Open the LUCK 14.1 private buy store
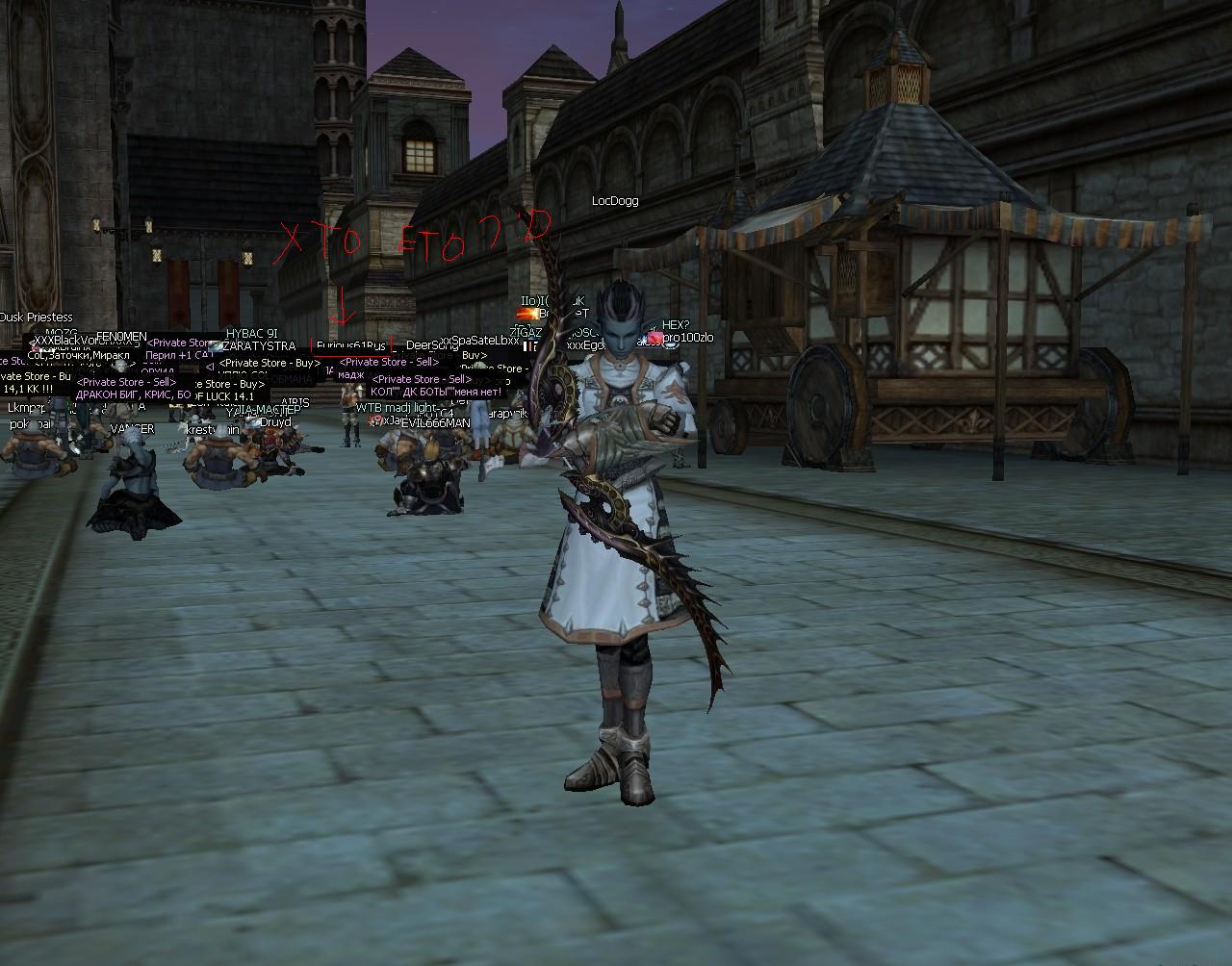Viewport: 1232px width, 966px height. pos(228,396)
